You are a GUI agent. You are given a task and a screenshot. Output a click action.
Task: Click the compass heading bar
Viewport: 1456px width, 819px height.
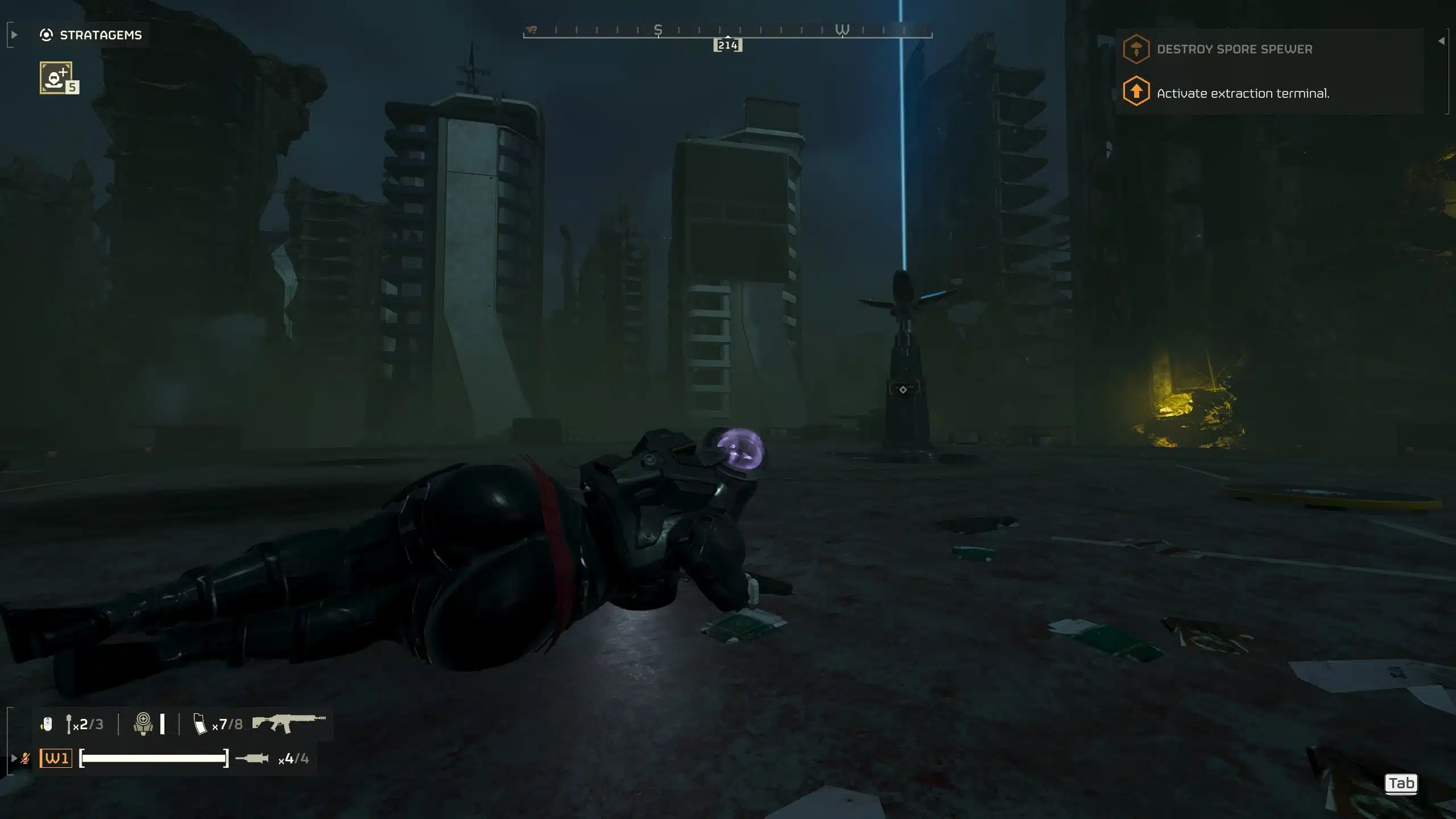click(x=727, y=31)
